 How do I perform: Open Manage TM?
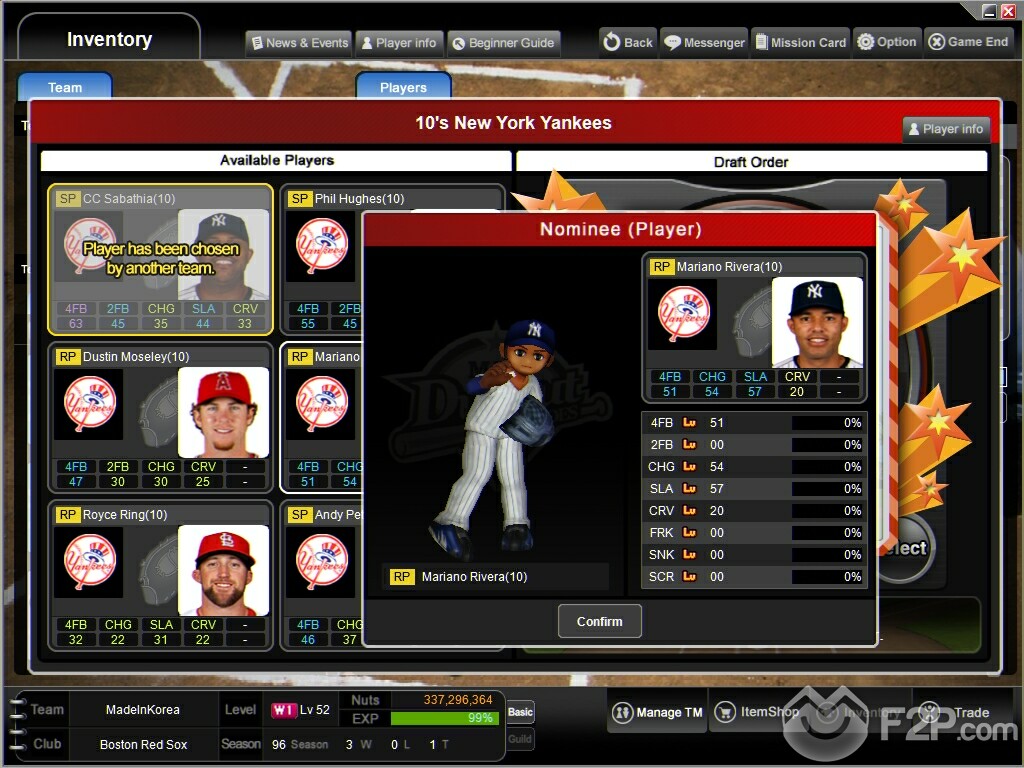(658, 712)
